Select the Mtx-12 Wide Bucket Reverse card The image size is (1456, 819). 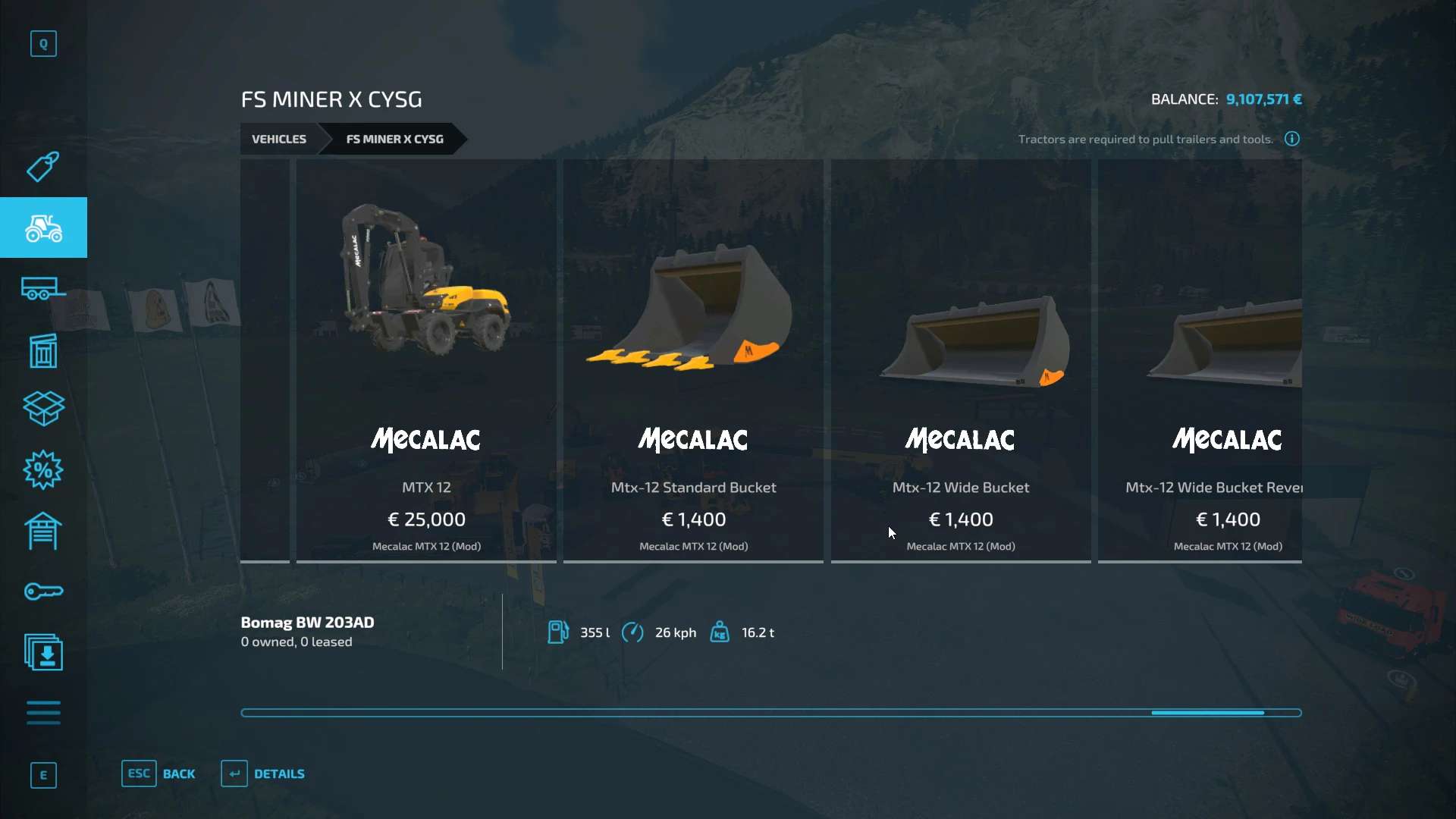coord(1200,360)
